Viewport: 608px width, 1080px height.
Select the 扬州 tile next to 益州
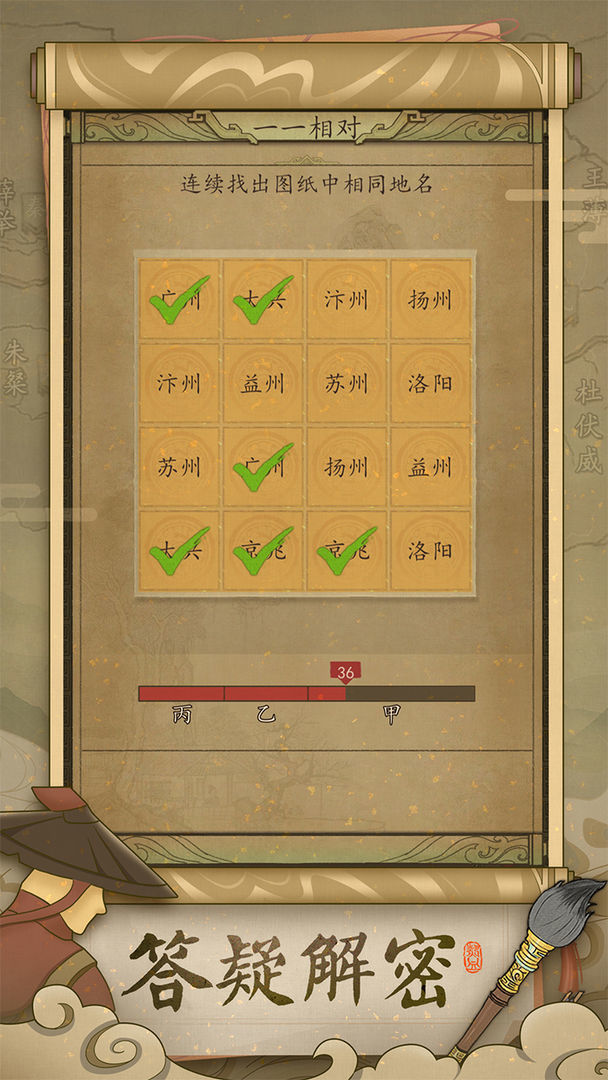(347, 467)
